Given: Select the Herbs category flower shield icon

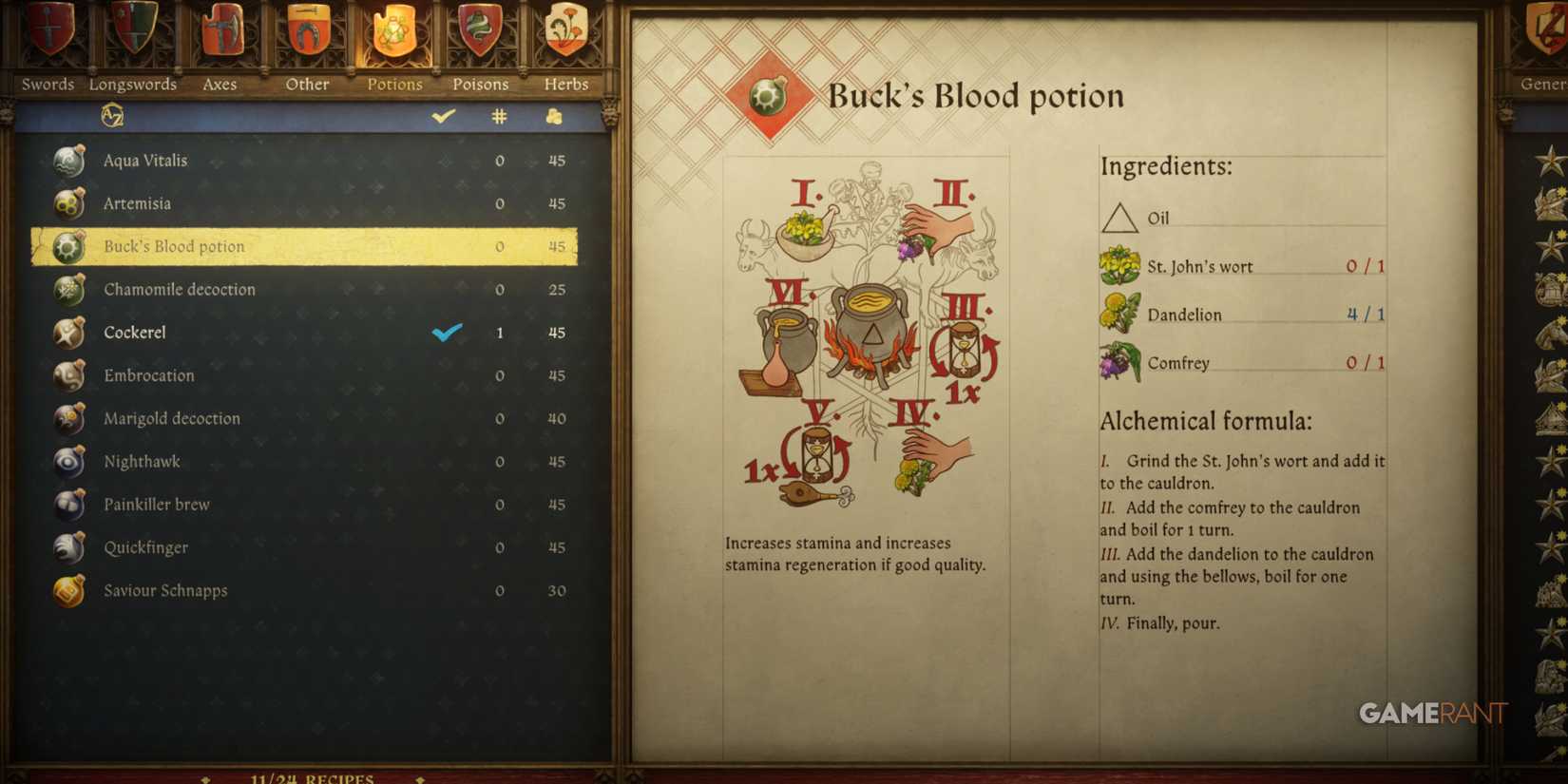Looking at the screenshot, I should 565,33.
